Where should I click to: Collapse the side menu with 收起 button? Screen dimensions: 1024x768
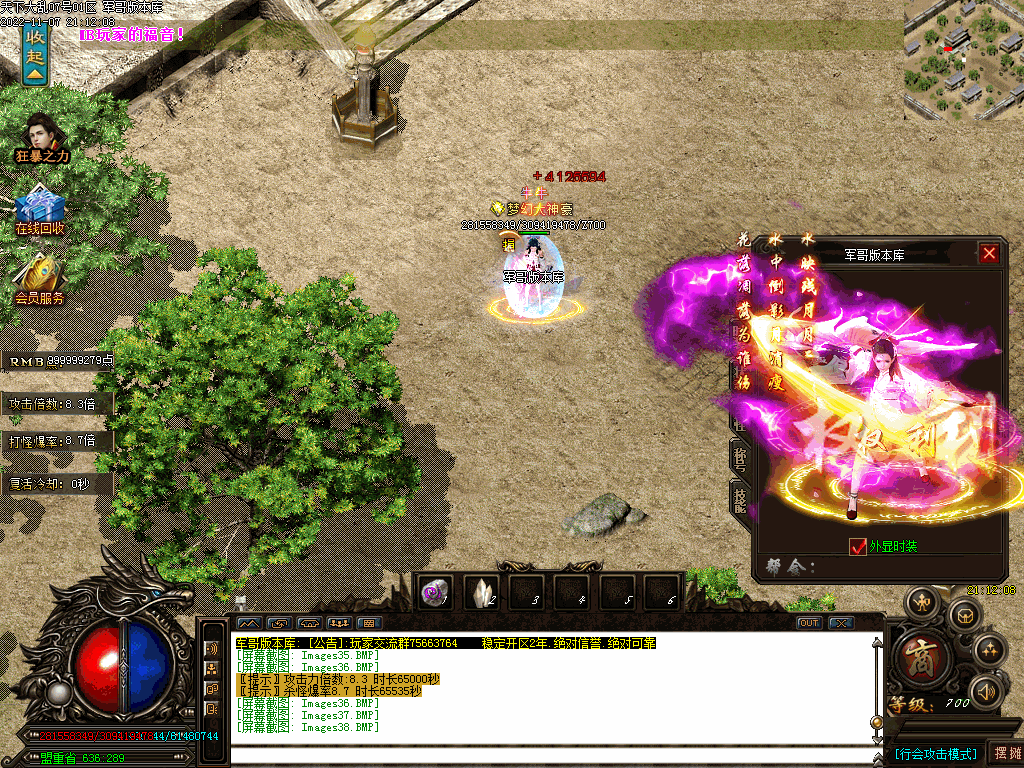35,57
